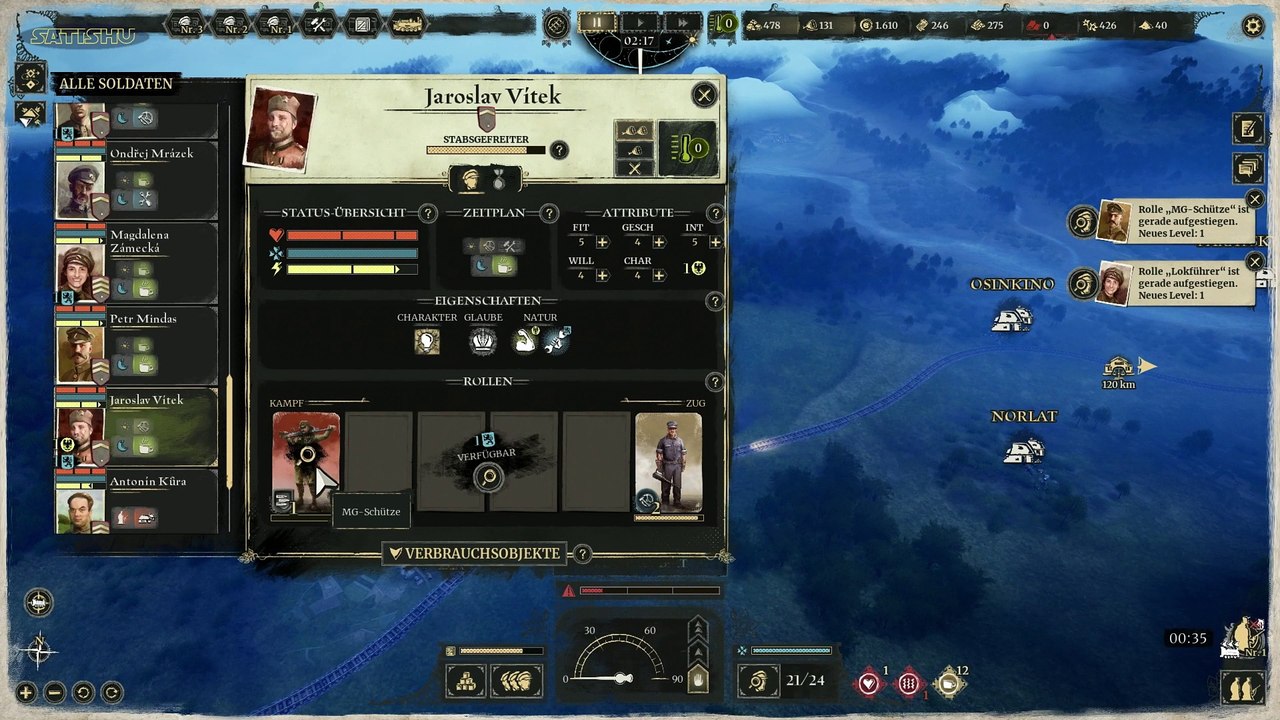1280x720 pixels.
Task: Open the Norlat town marker
Action: [x=1023, y=450]
